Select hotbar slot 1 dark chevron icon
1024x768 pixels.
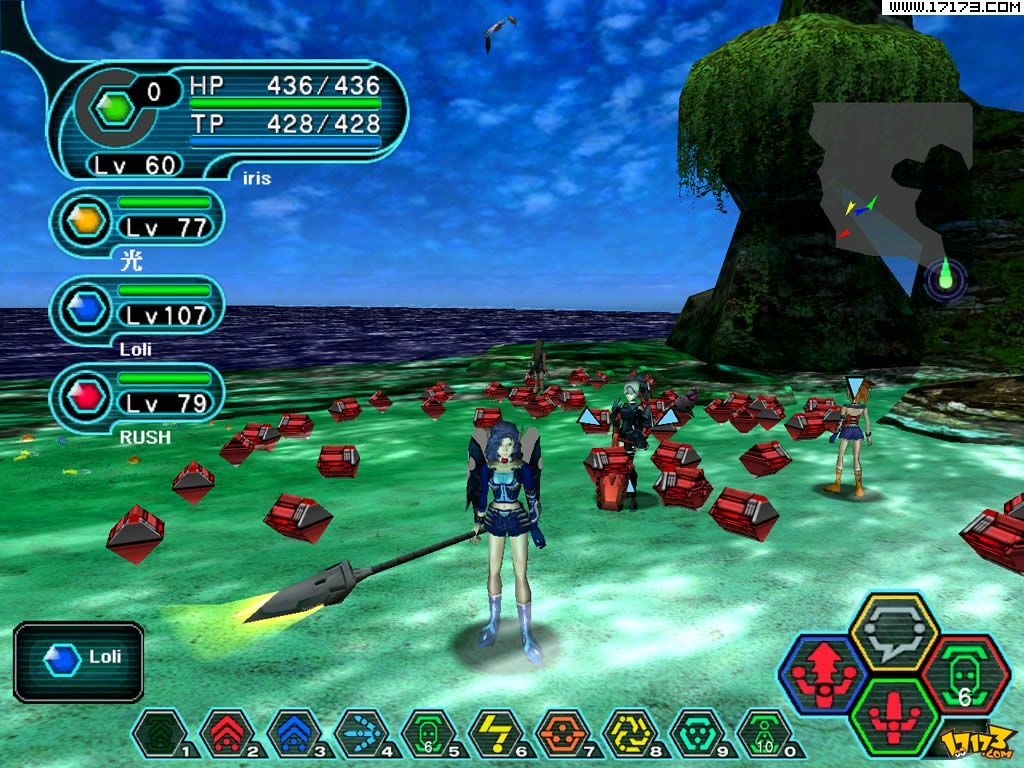[x=157, y=734]
